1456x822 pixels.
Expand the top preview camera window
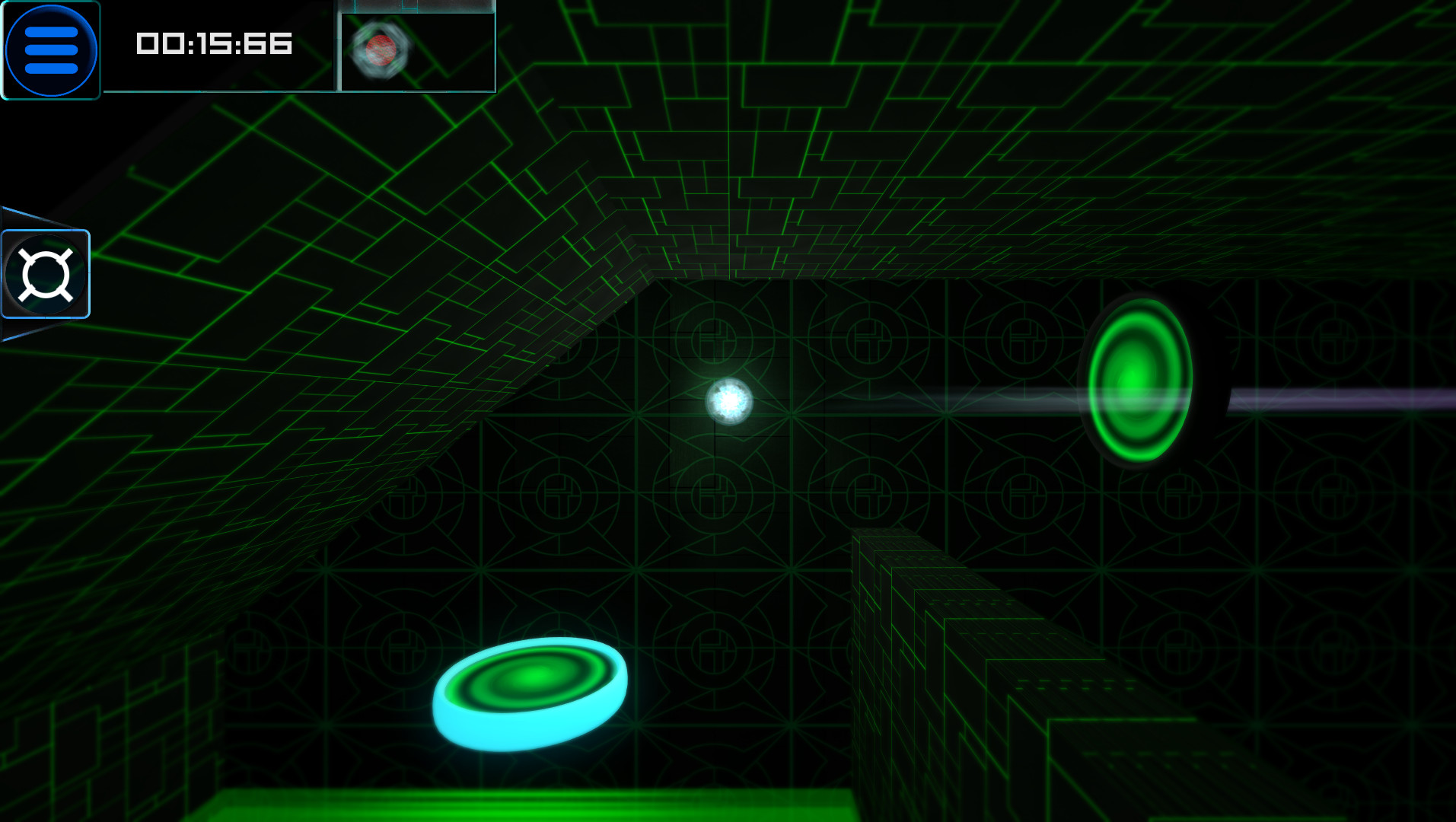tap(416, 47)
